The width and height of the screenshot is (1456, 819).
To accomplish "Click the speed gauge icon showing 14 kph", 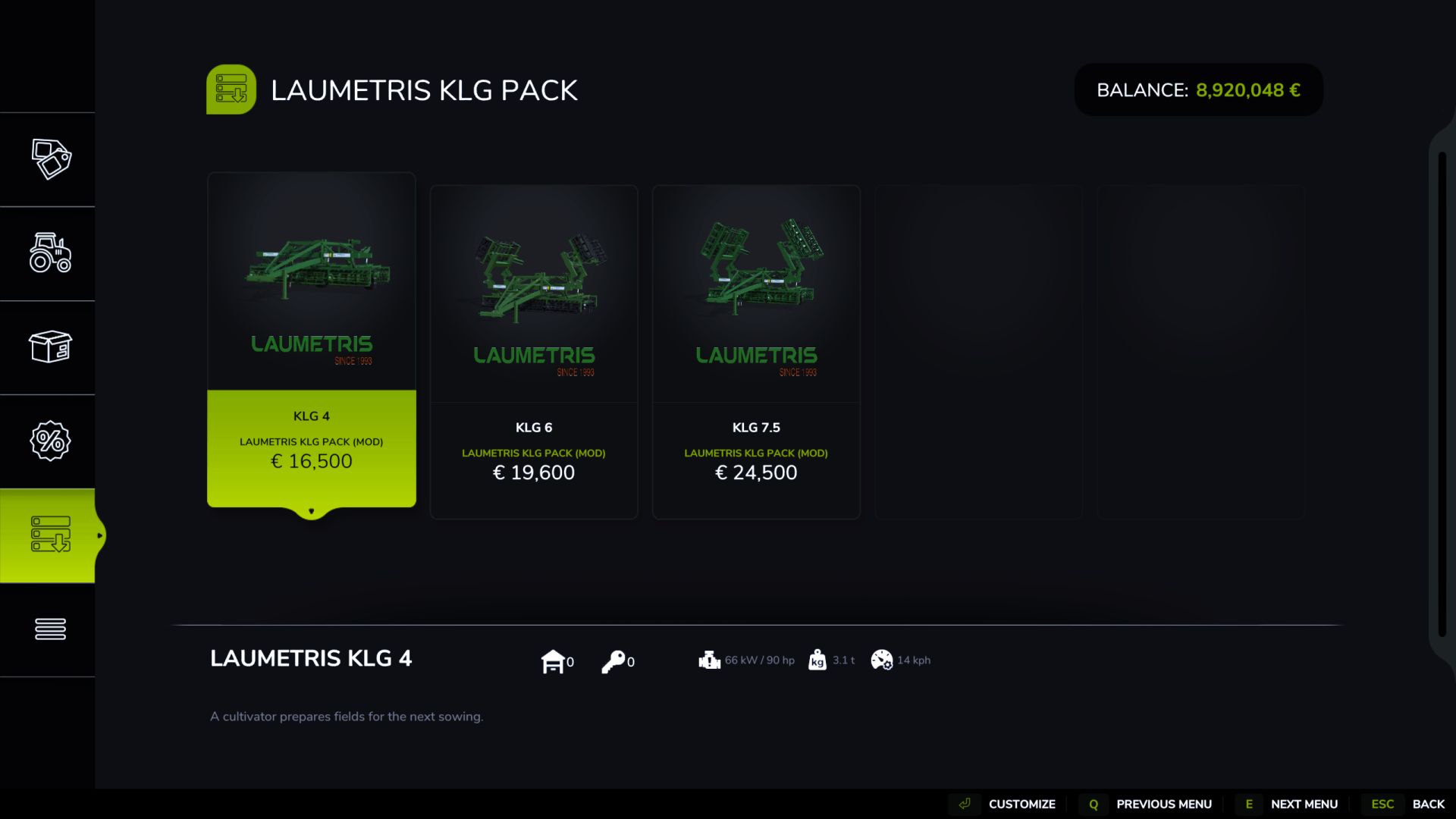I will coord(881,661).
